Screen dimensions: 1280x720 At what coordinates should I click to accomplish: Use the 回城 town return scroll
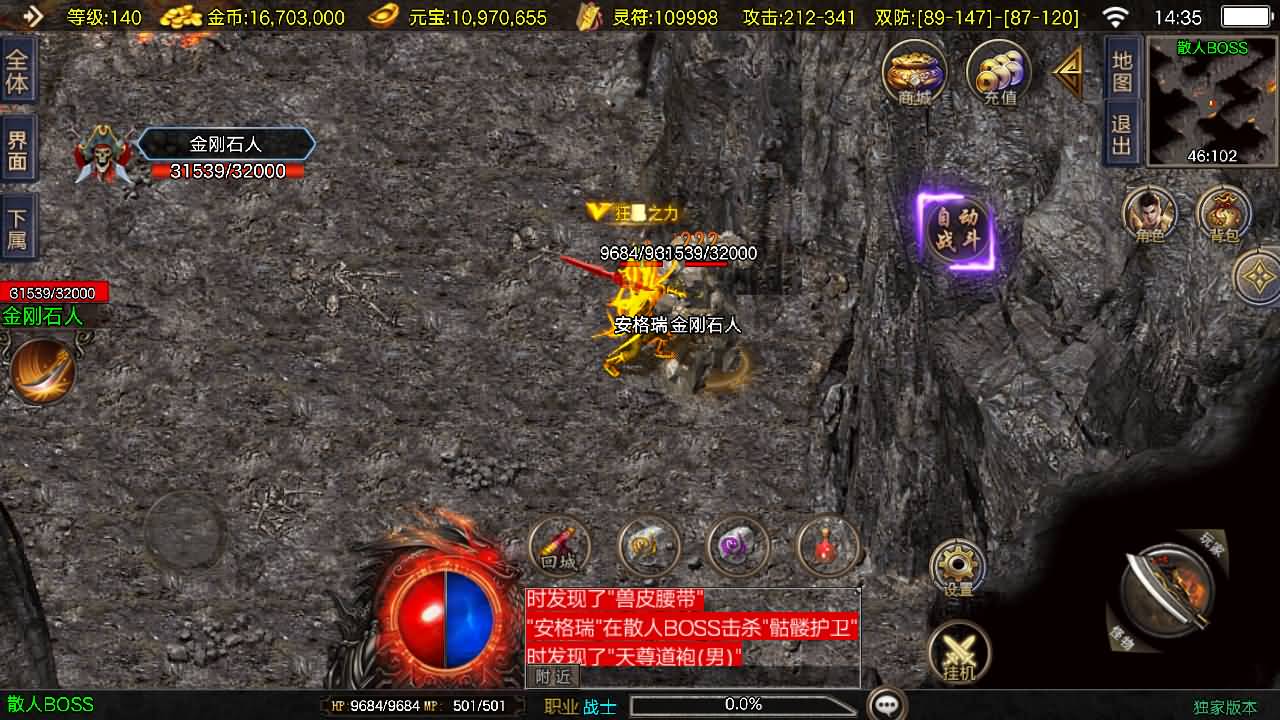pyautogui.click(x=560, y=548)
